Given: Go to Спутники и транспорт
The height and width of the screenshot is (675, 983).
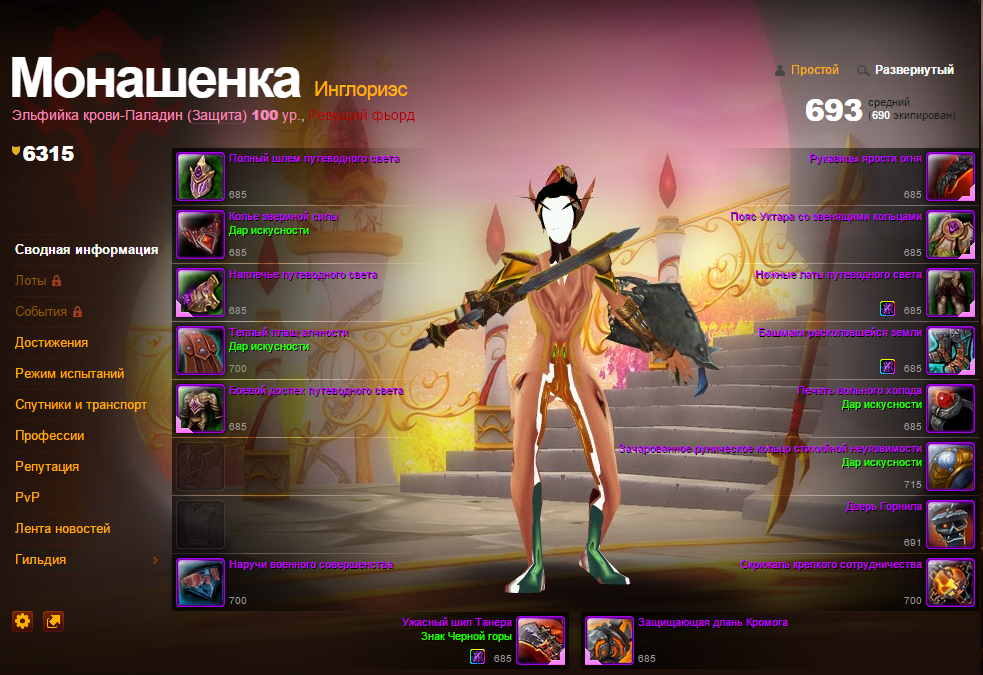Looking at the screenshot, I should pyautogui.click(x=81, y=405).
